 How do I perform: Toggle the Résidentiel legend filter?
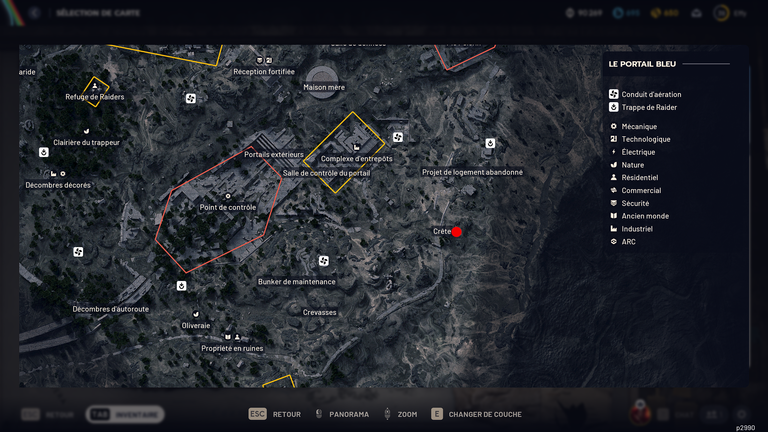639,178
